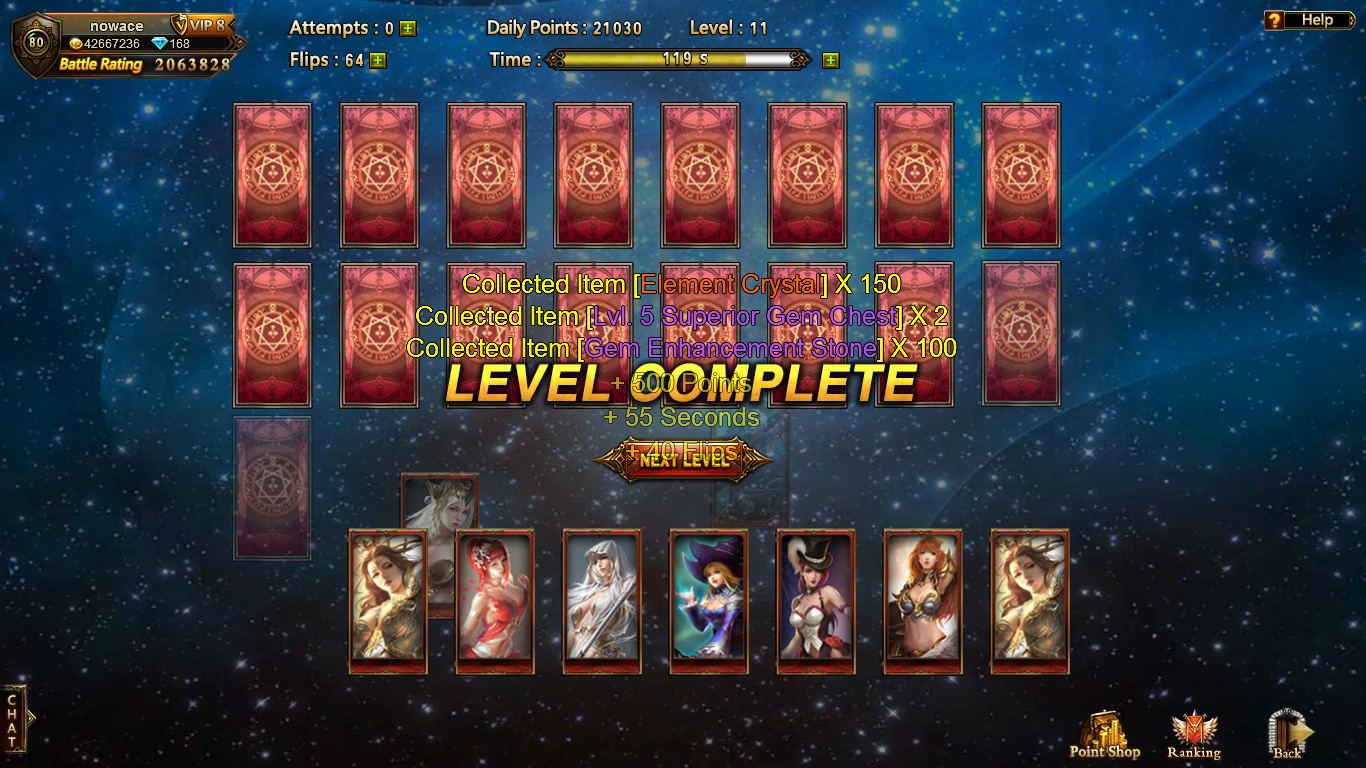Go Back through the exit door
The image size is (1366, 768).
pyautogui.click(x=1288, y=737)
